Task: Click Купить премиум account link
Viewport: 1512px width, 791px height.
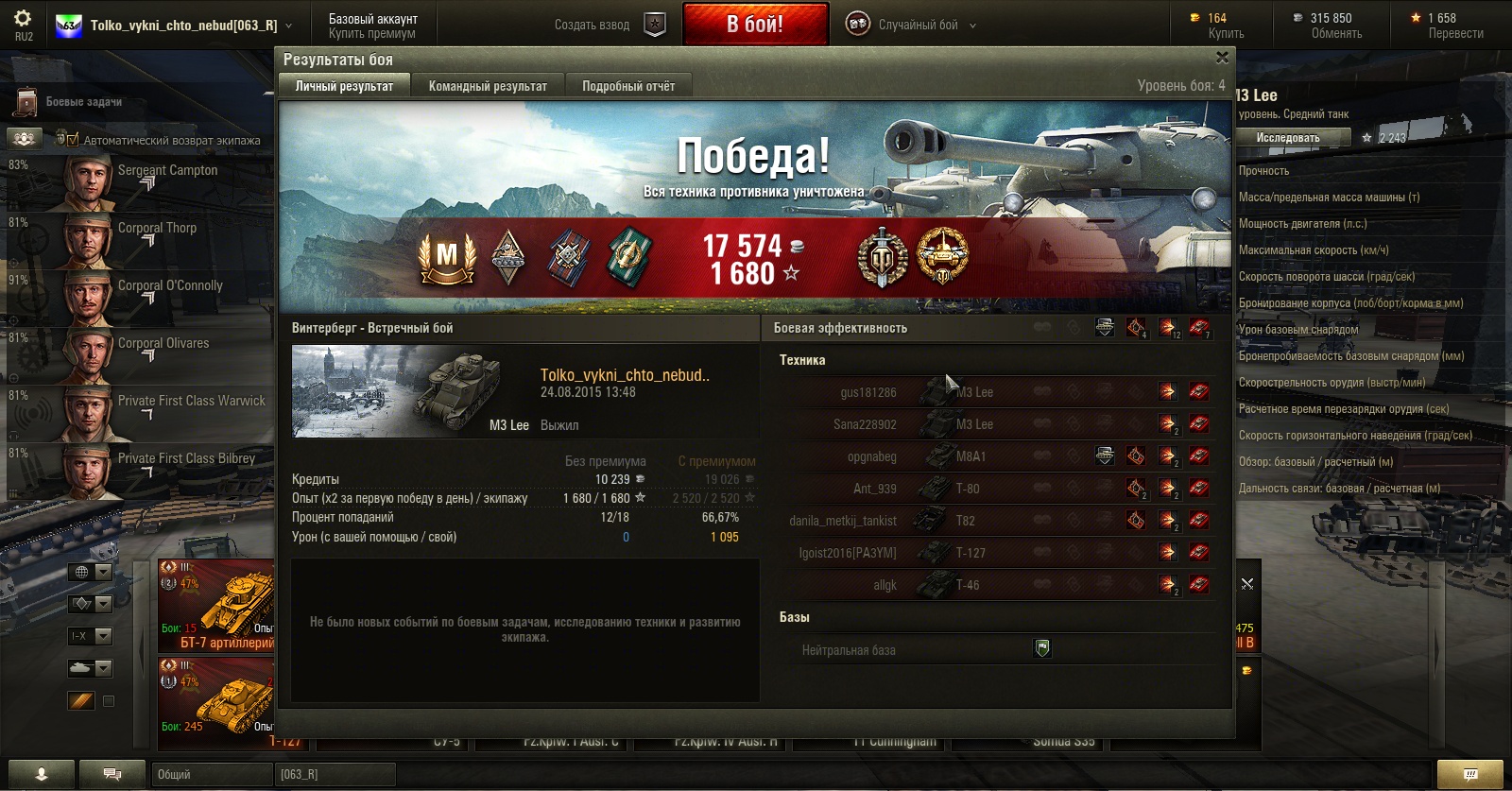Action: 372,34
